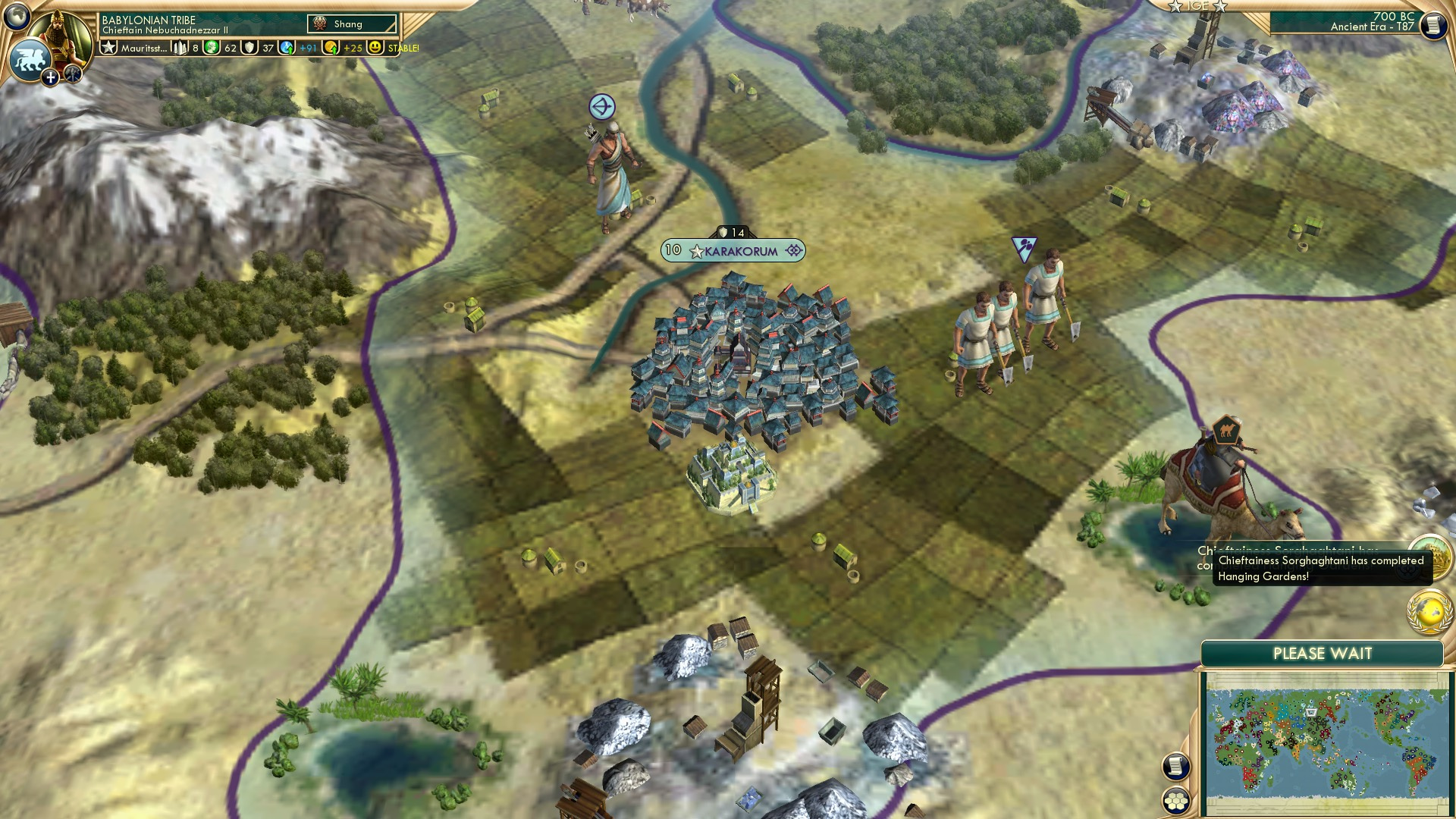Open the culture shield indicator
The image size is (1456, 819).
[x=249, y=48]
